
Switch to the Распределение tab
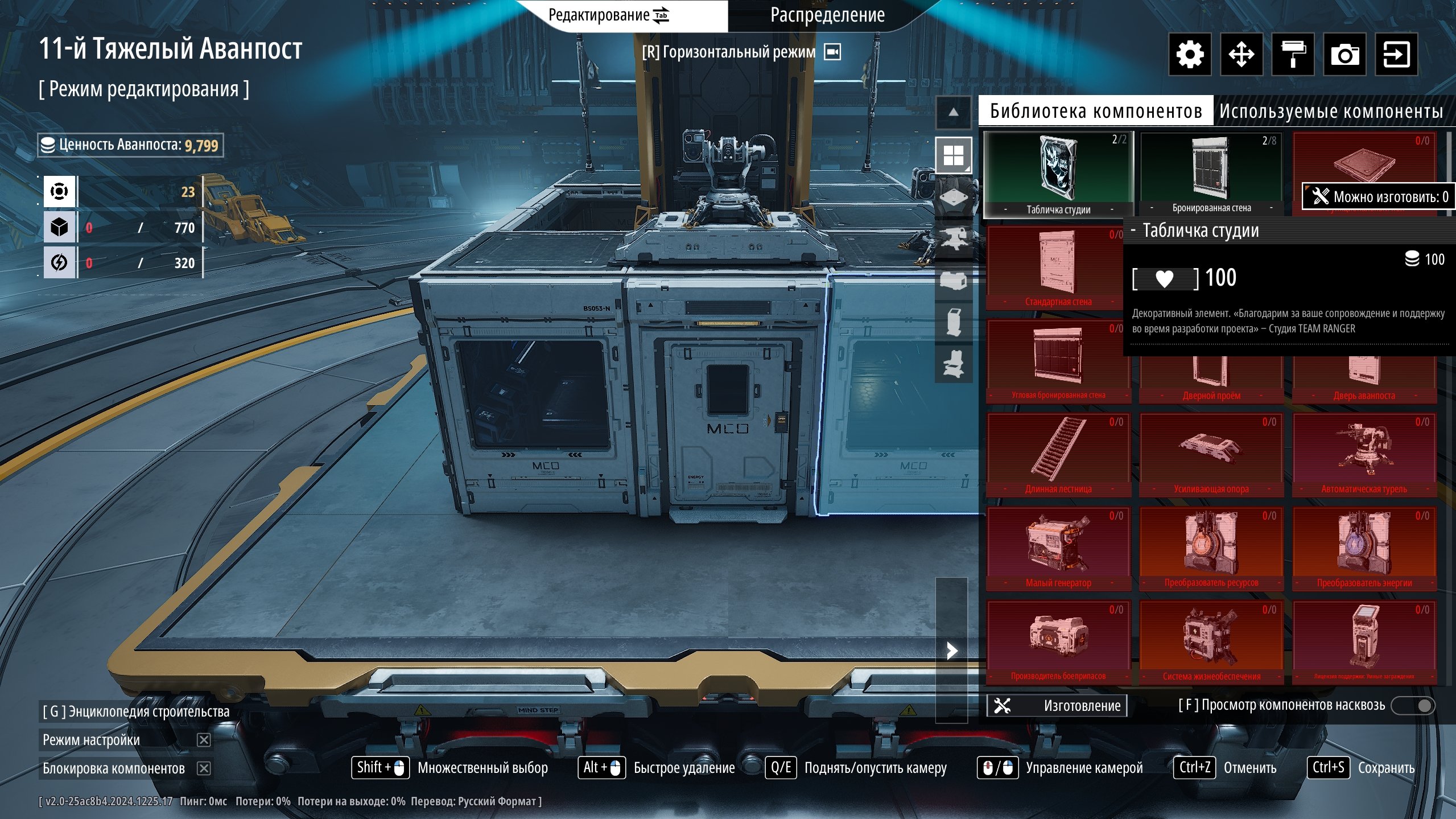coord(827,15)
